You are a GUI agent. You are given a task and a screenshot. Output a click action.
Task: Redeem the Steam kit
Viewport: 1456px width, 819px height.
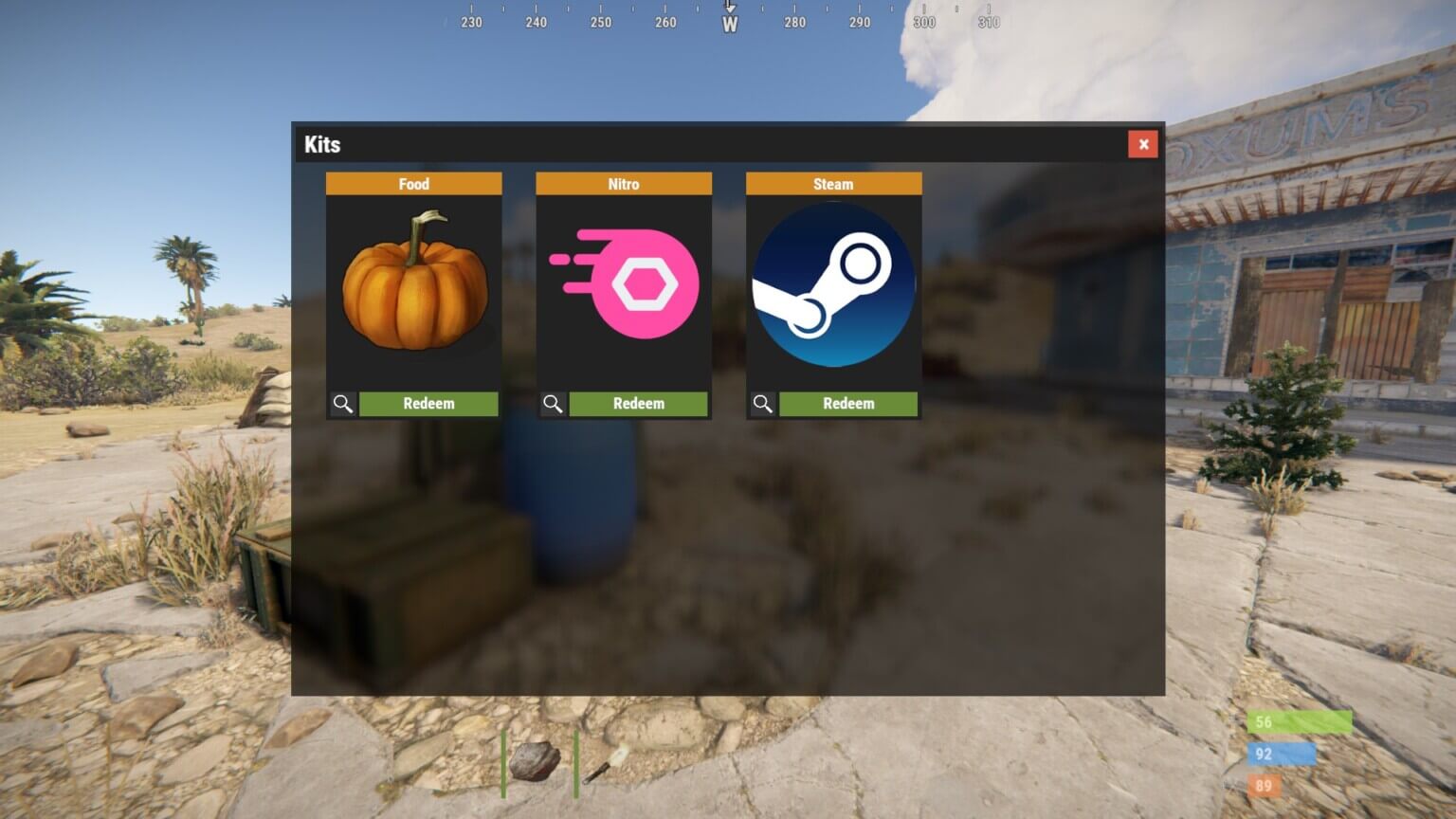(847, 403)
